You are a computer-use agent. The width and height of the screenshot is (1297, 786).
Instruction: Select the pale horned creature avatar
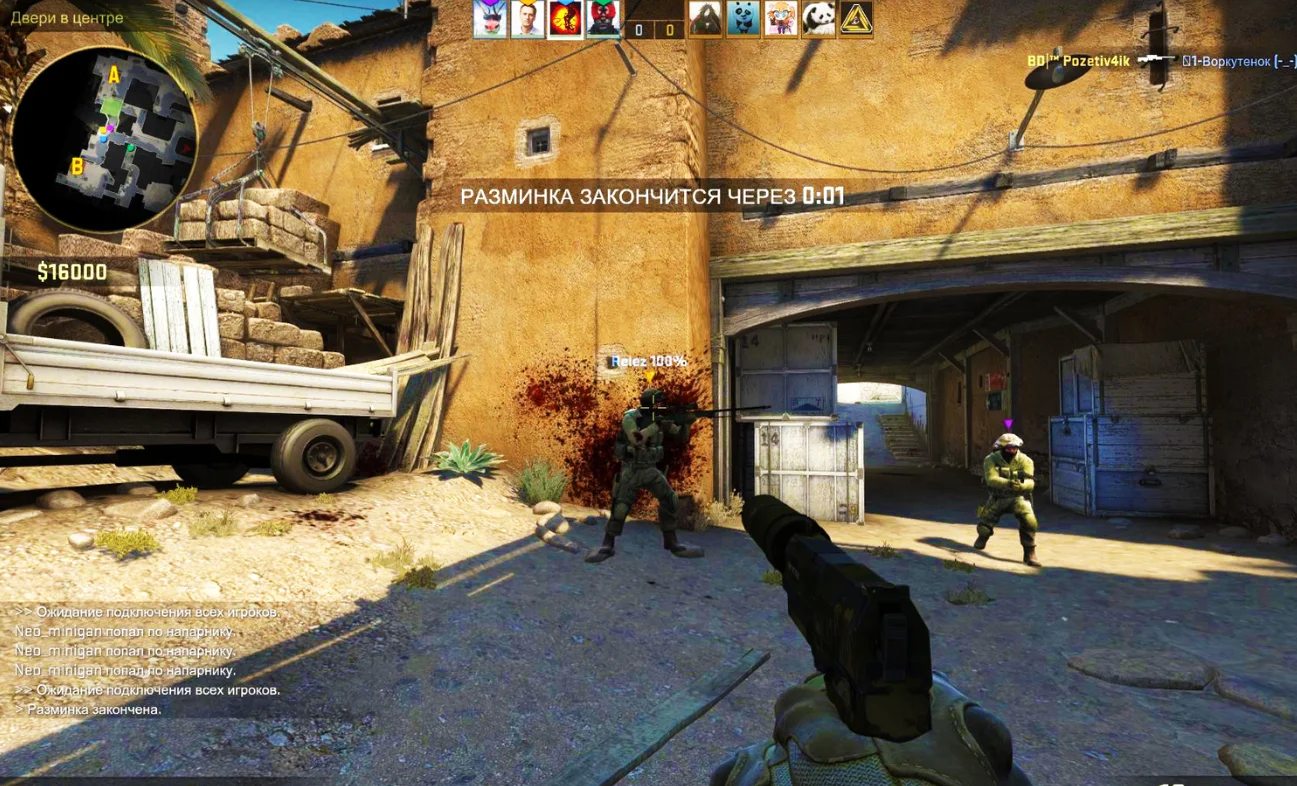coord(489,19)
